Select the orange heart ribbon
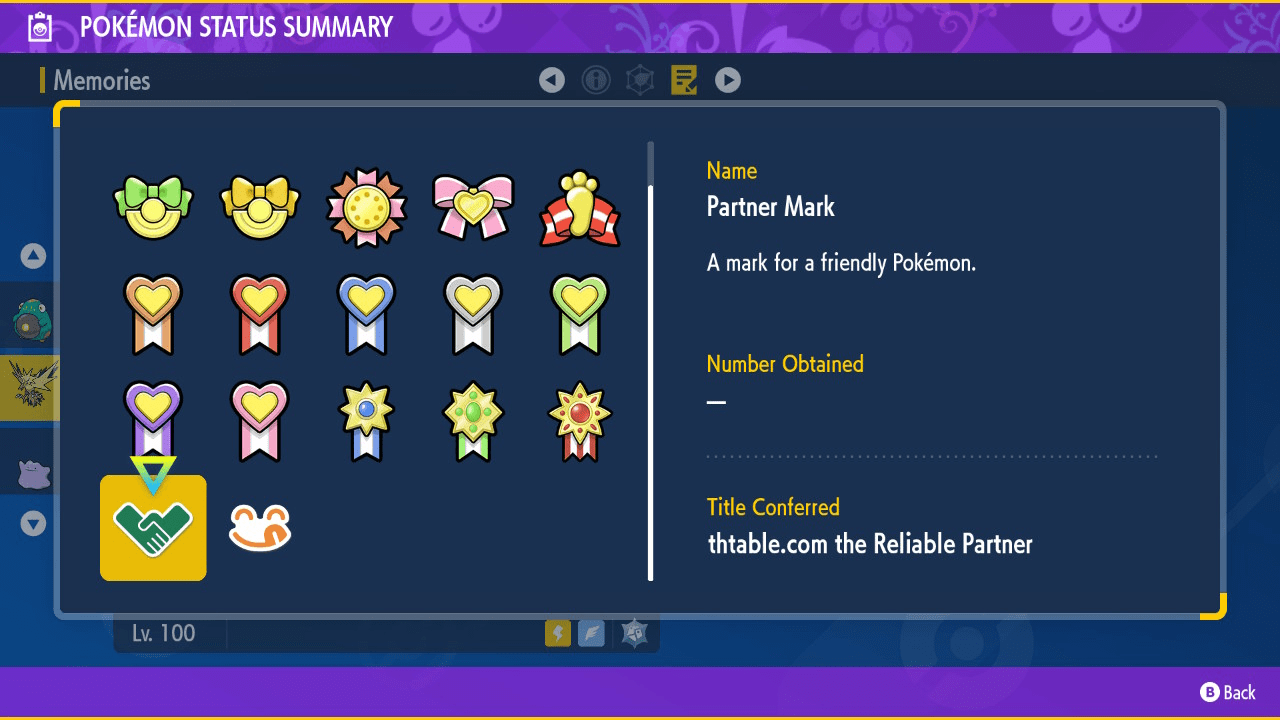 tap(153, 314)
